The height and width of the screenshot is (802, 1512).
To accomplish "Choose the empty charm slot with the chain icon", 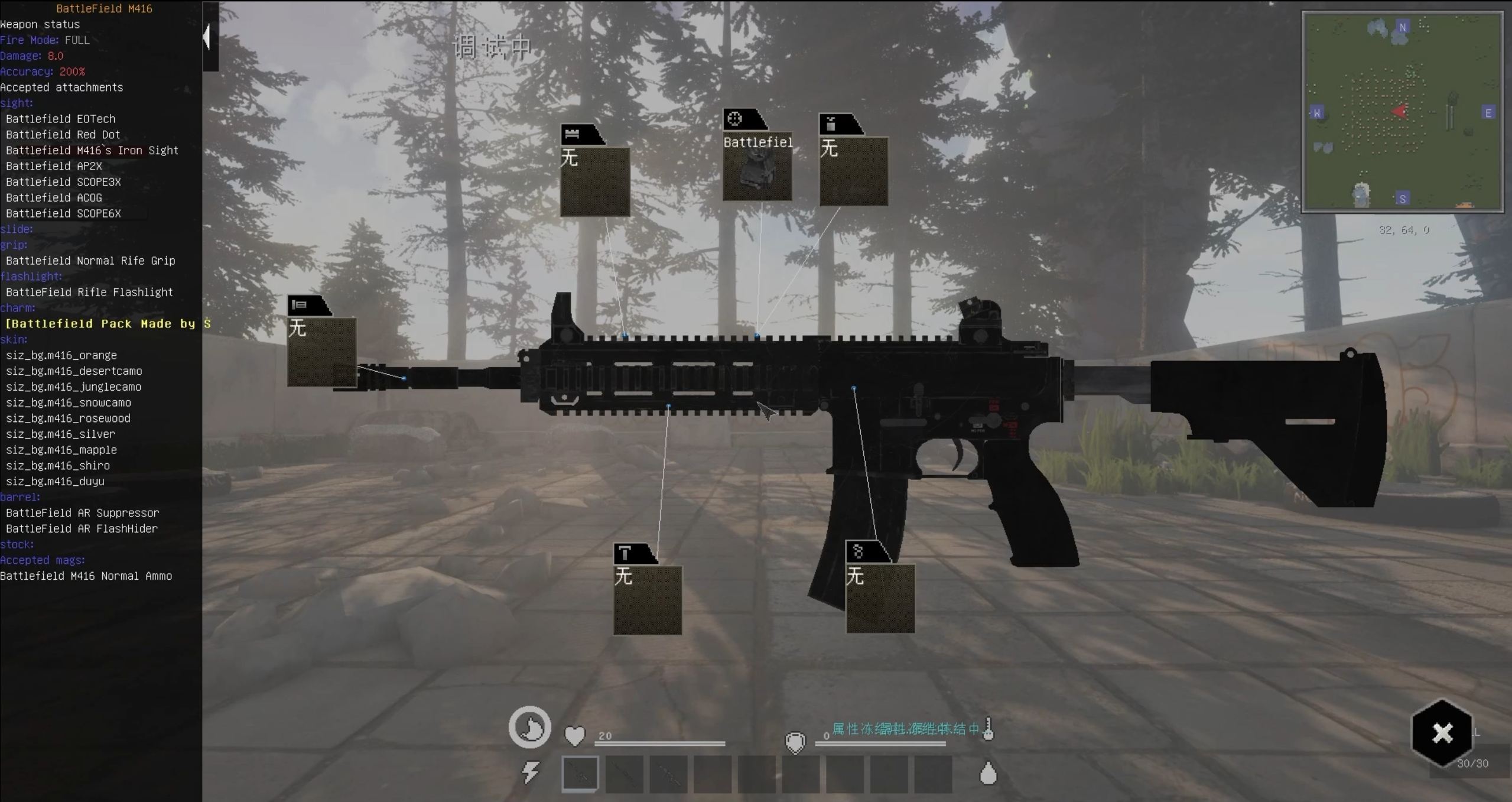I will [x=880, y=598].
